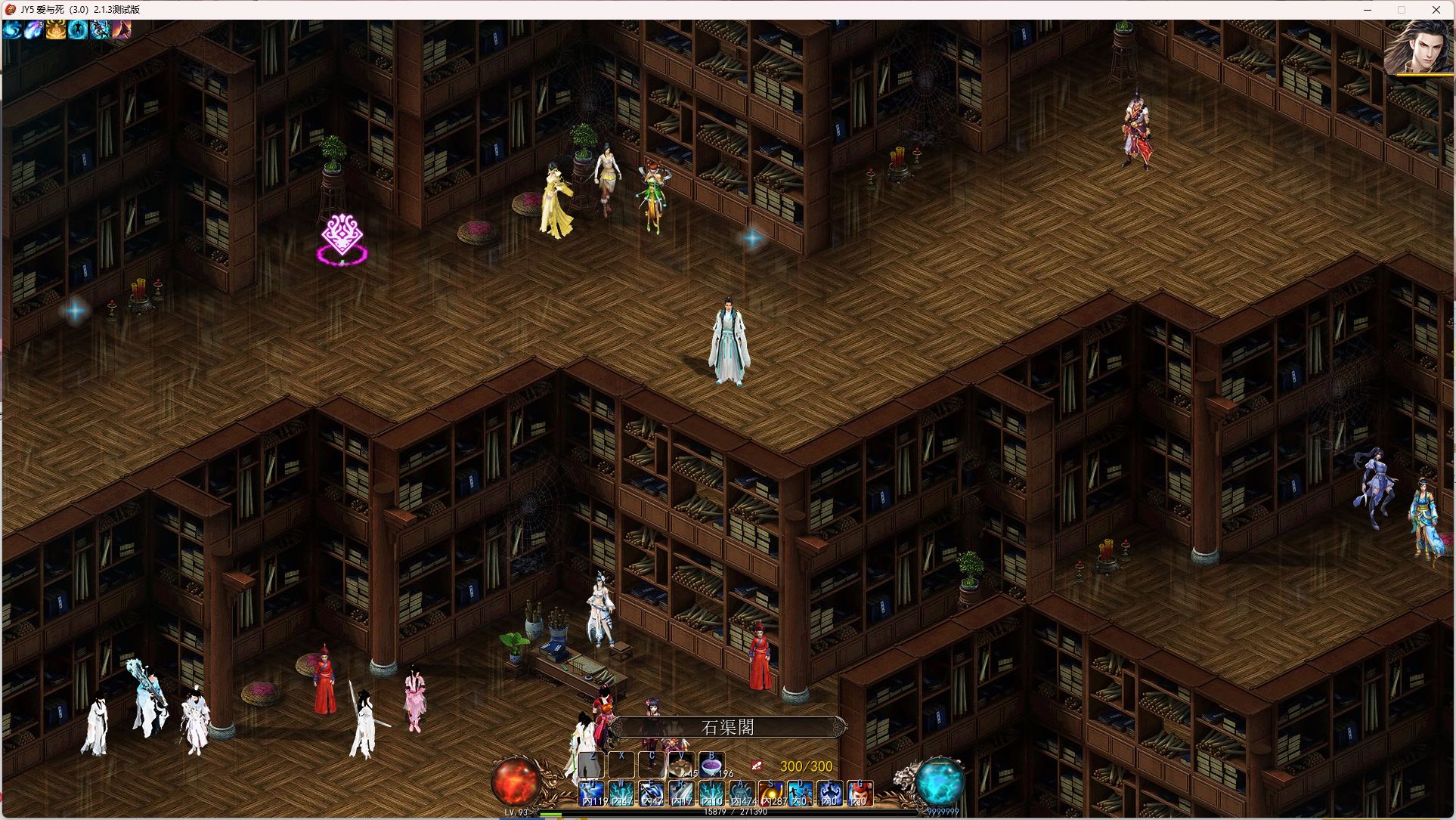The width and height of the screenshot is (1456, 820).
Task: Minimize the game window
Action: [x=1367, y=10]
